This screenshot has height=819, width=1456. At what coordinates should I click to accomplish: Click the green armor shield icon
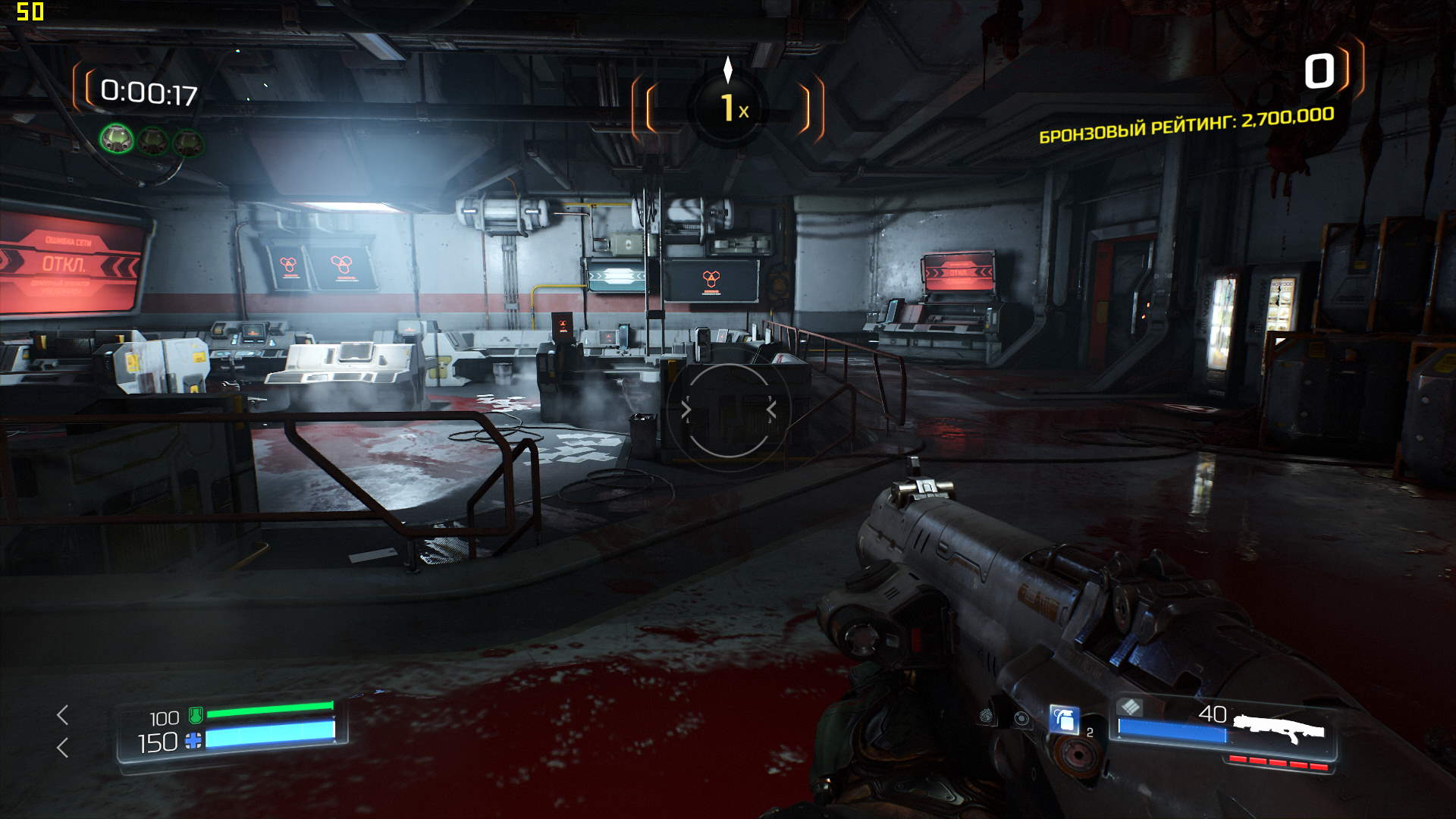point(195,714)
